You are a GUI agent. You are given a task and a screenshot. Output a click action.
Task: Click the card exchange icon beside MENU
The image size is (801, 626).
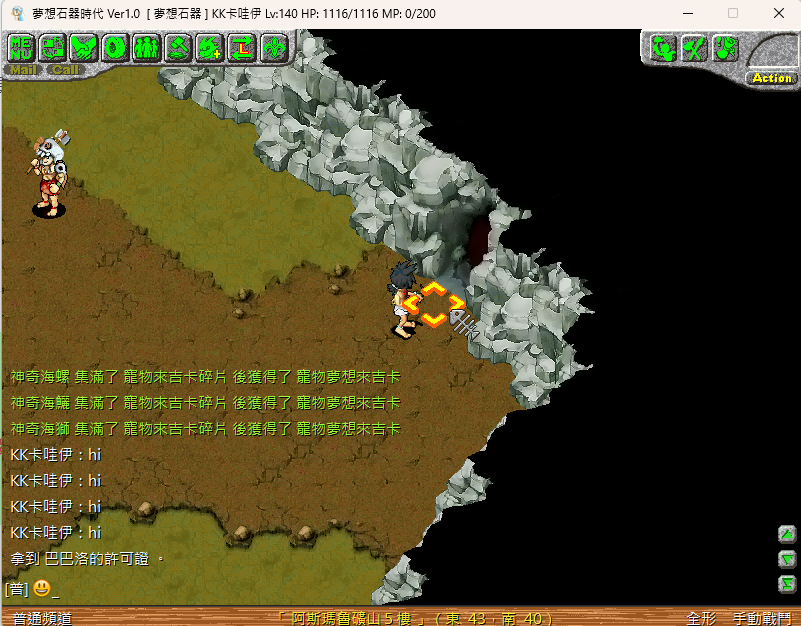[x=52, y=47]
